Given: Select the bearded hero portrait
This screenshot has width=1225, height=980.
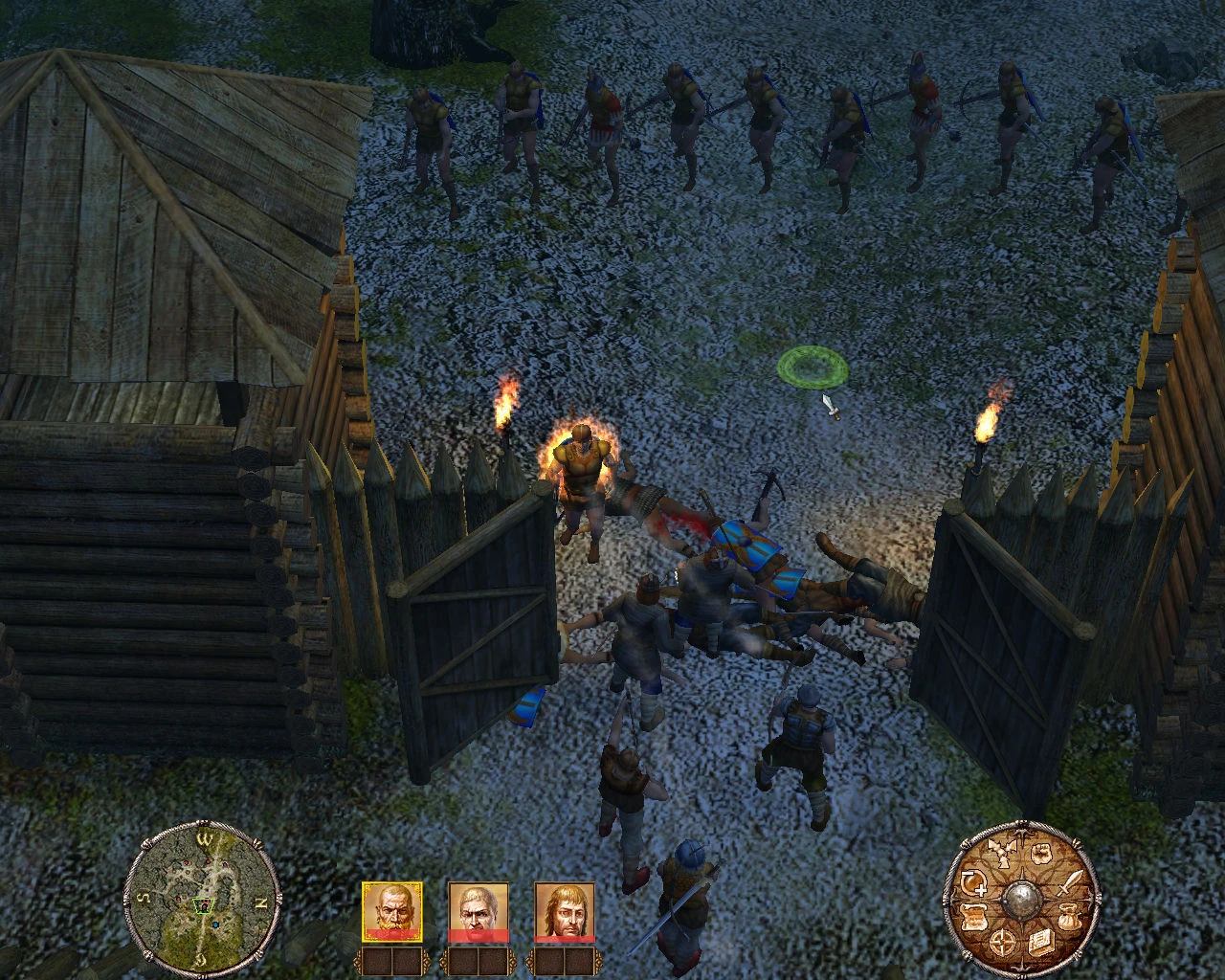Looking at the screenshot, I should click(x=392, y=911).
